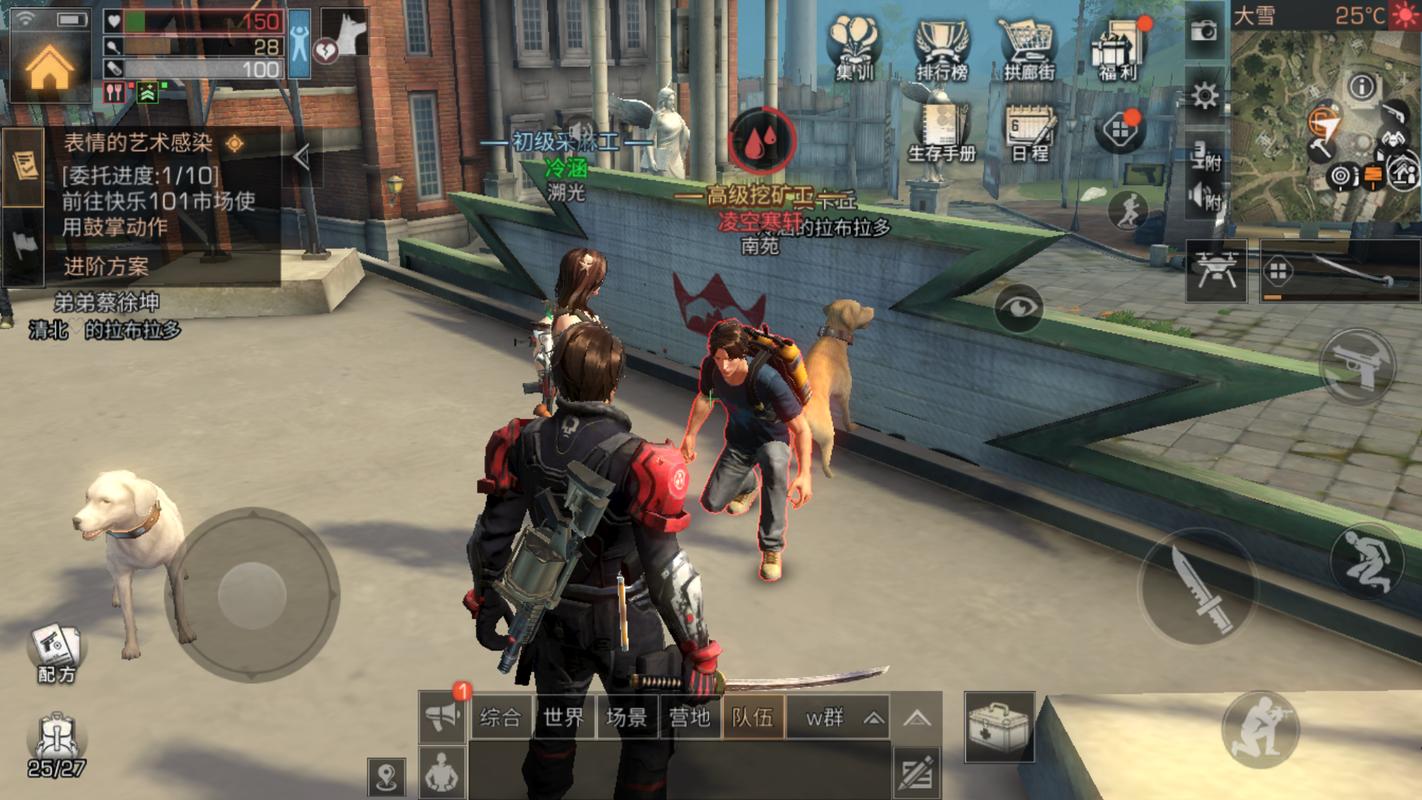The width and height of the screenshot is (1422, 800).
Task: Open the 日程 schedule calendar
Action: [x=1030, y=132]
